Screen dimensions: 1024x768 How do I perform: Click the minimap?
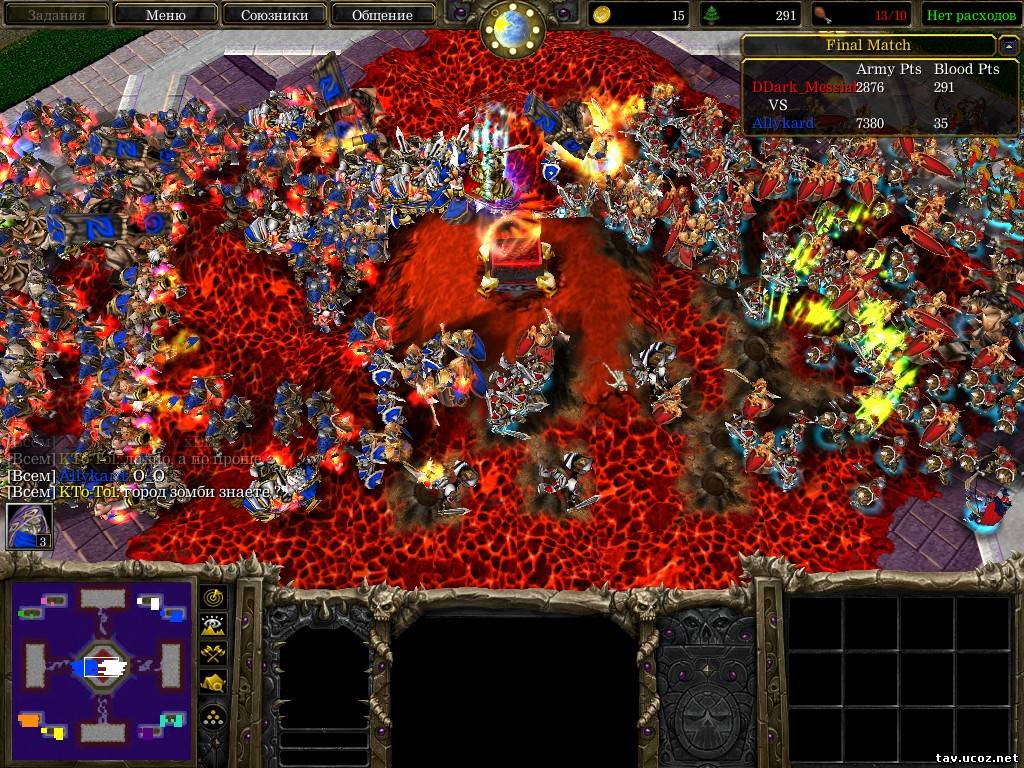point(101,665)
